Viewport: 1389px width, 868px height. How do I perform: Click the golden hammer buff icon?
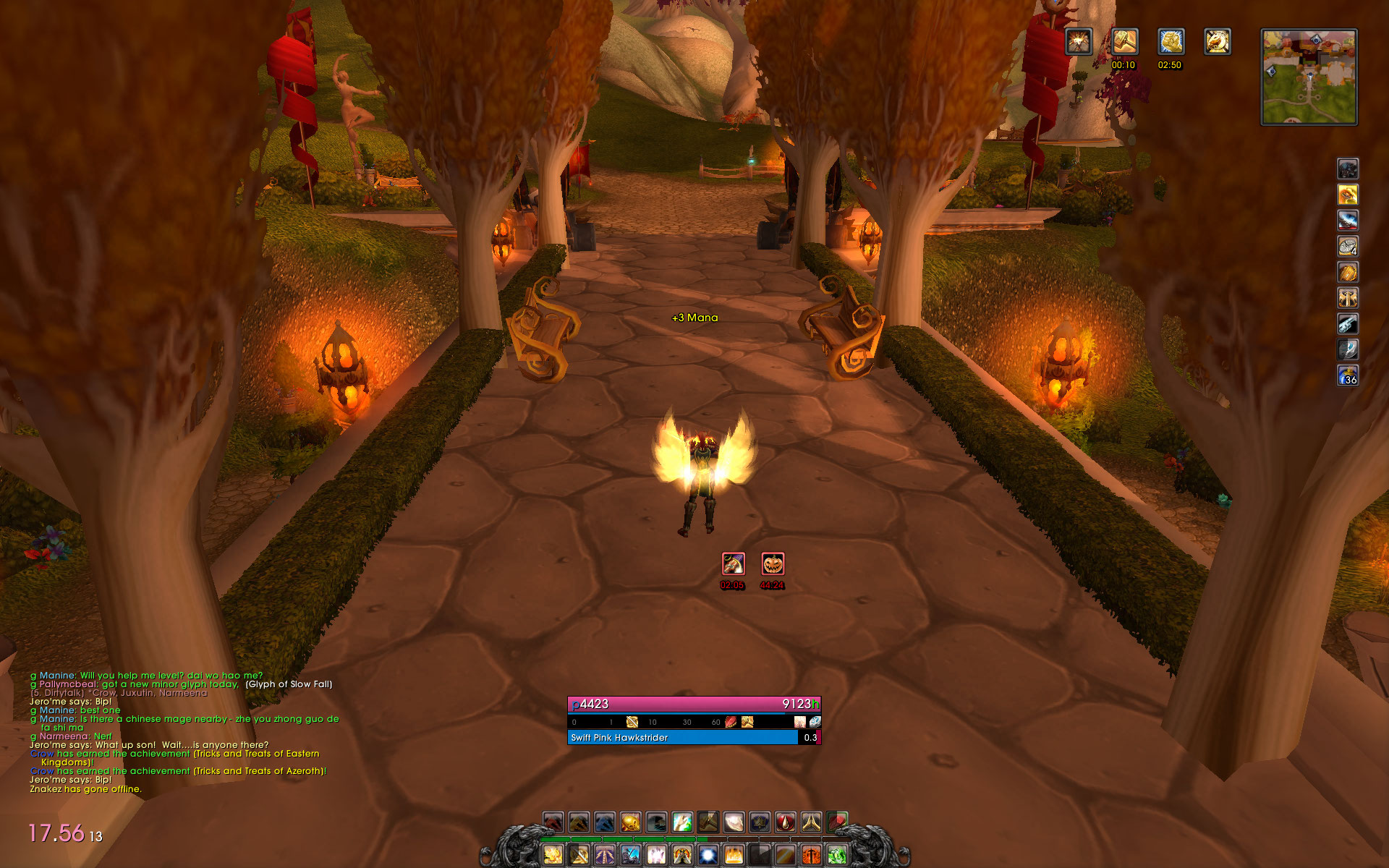pos(1124,42)
